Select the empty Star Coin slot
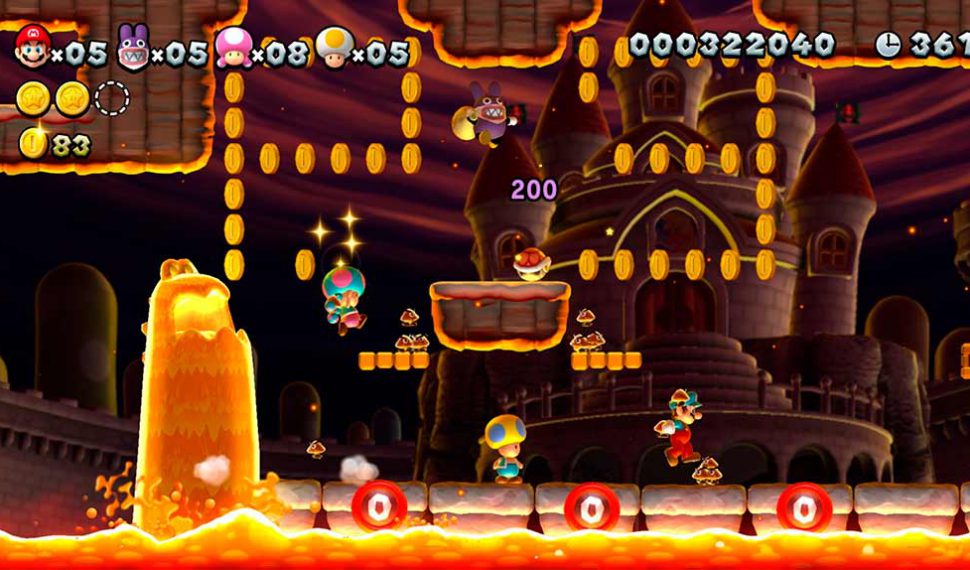Image resolution: width=970 pixels, height=570 pixels. (x=112, y=98)
